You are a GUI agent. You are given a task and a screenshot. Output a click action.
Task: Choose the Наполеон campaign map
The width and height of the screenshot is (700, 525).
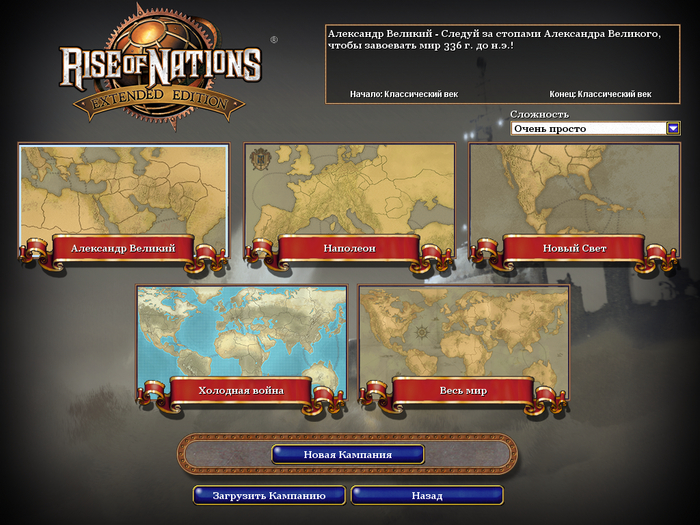[349, 200]
